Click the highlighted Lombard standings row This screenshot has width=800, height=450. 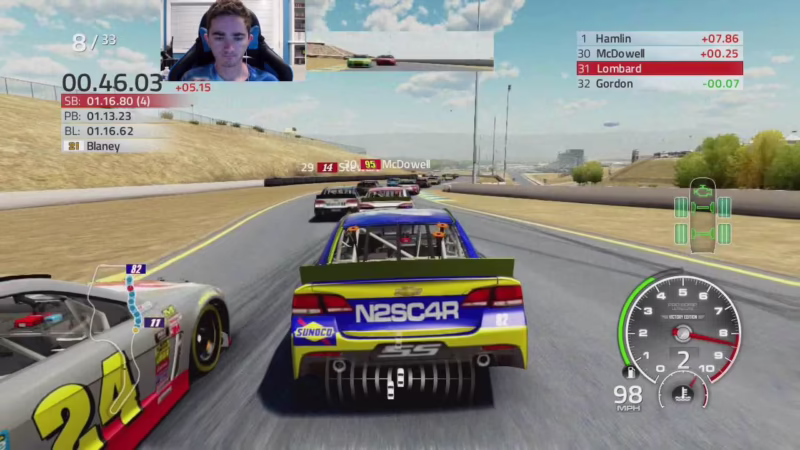(659, 68)
